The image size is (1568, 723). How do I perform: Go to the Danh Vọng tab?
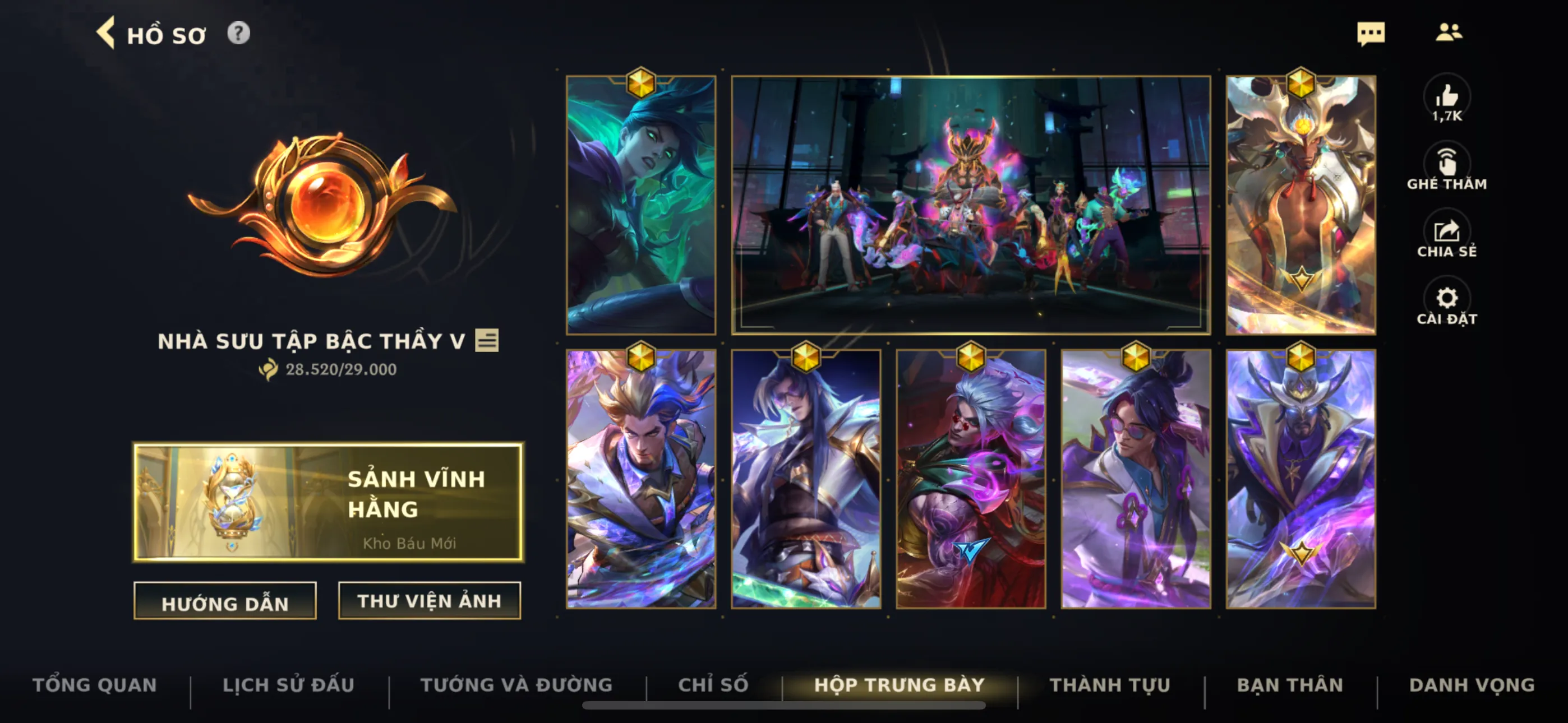[x=1471, y=685]
